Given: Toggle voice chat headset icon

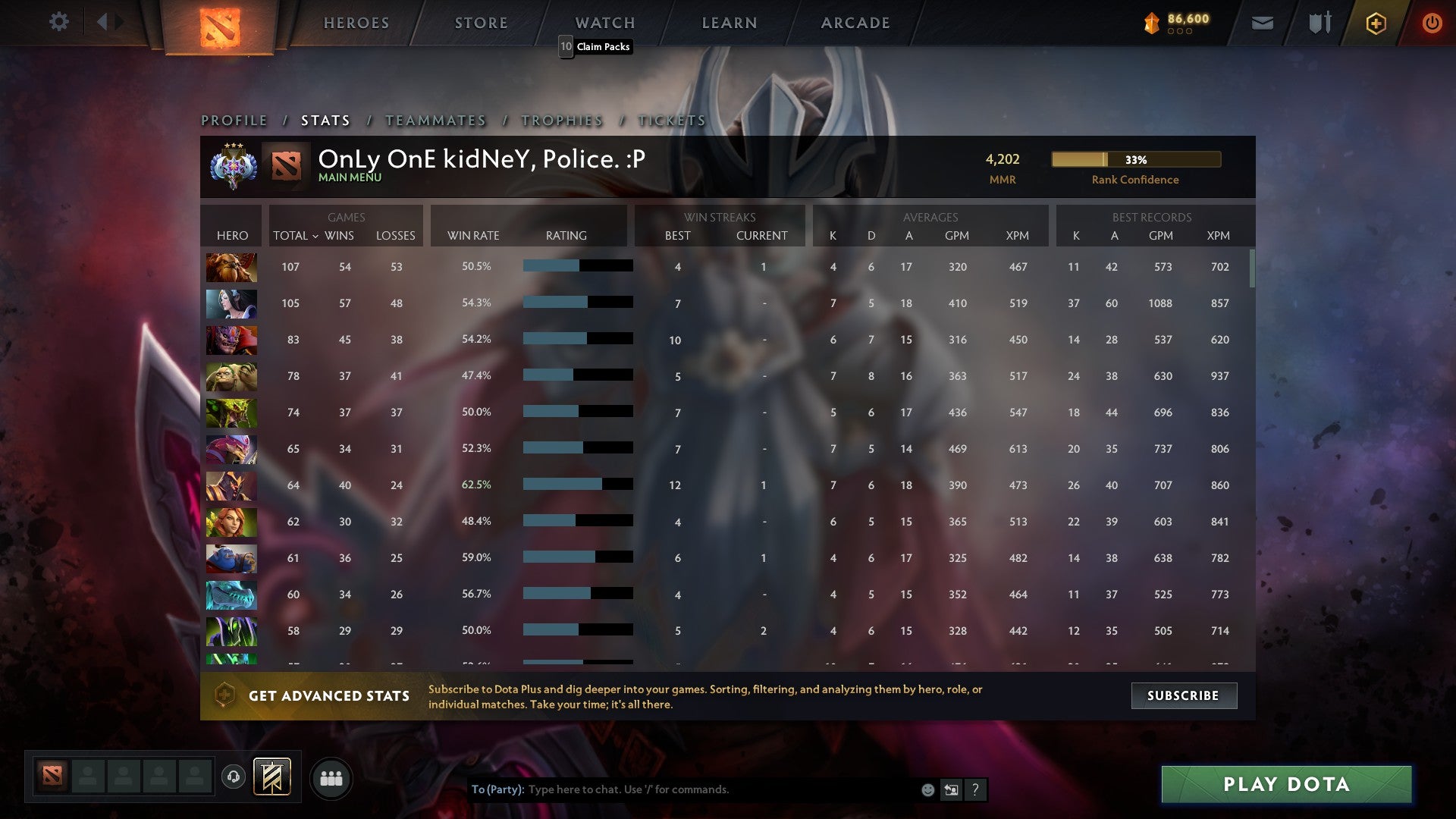Looking at the screenshot, I should pos(233,777).
